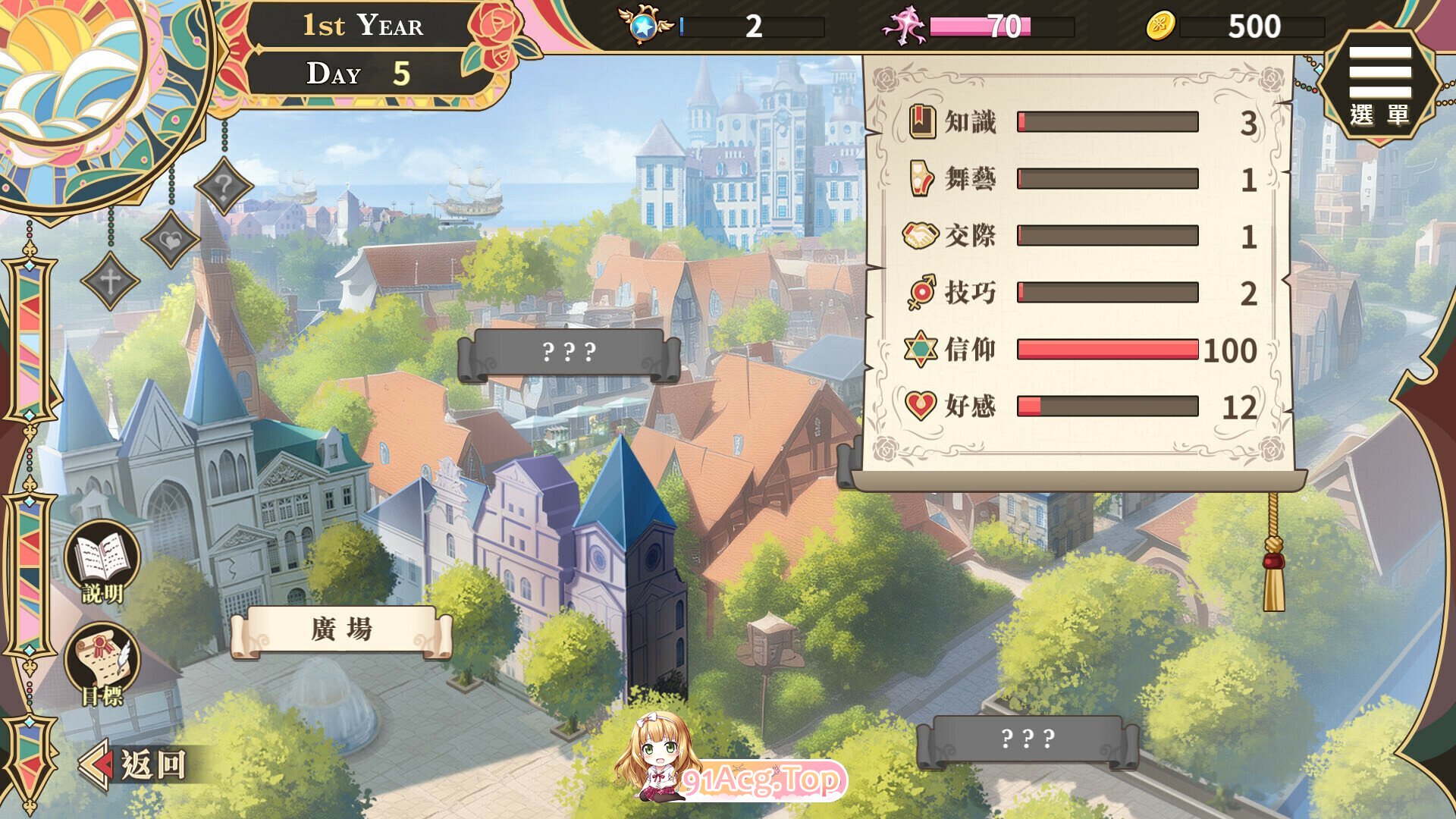Select the question mark diamond ornament

(x=223, y=186)
